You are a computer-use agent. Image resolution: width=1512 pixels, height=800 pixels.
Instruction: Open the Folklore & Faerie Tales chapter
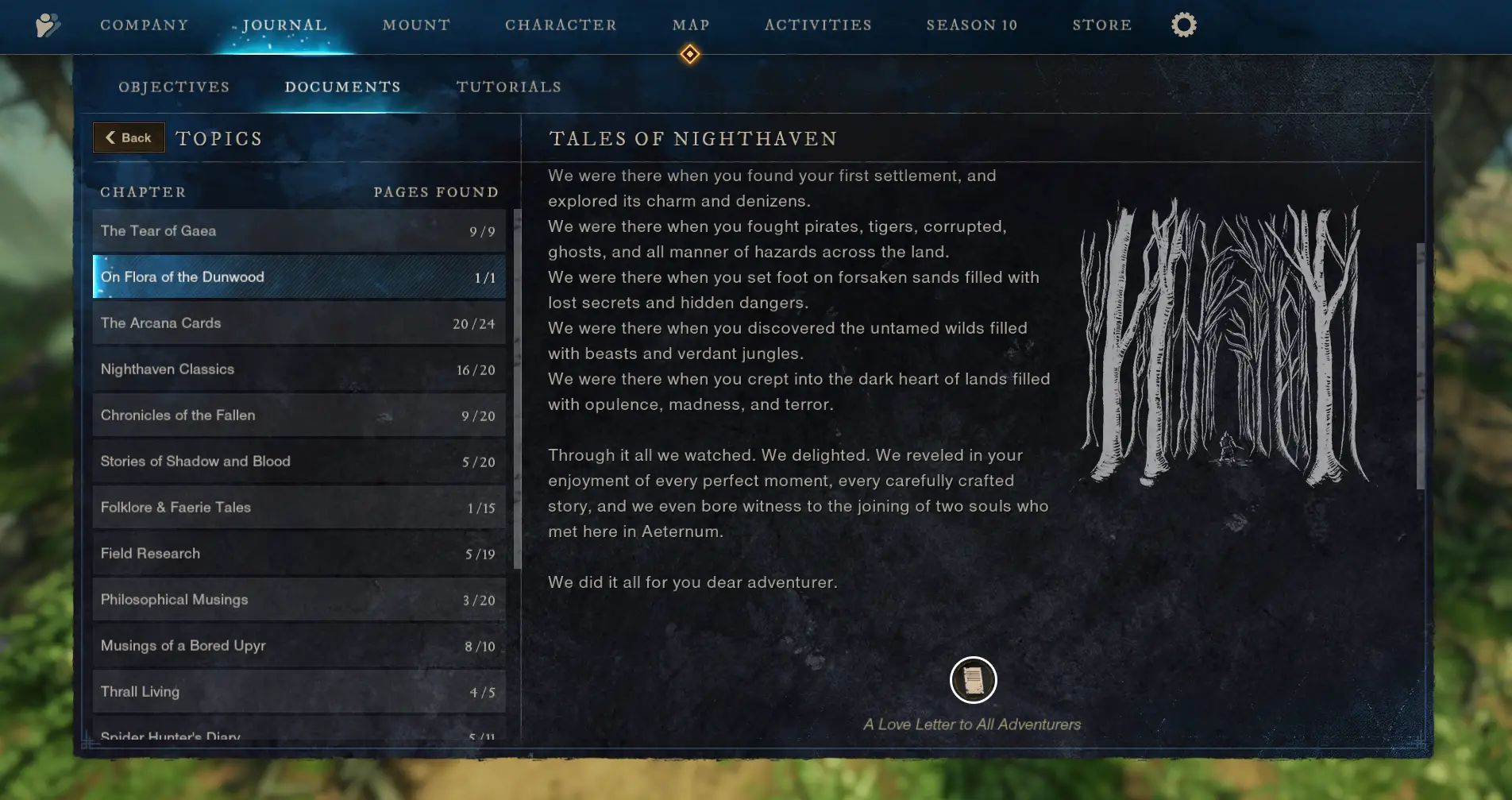[299, 507]
